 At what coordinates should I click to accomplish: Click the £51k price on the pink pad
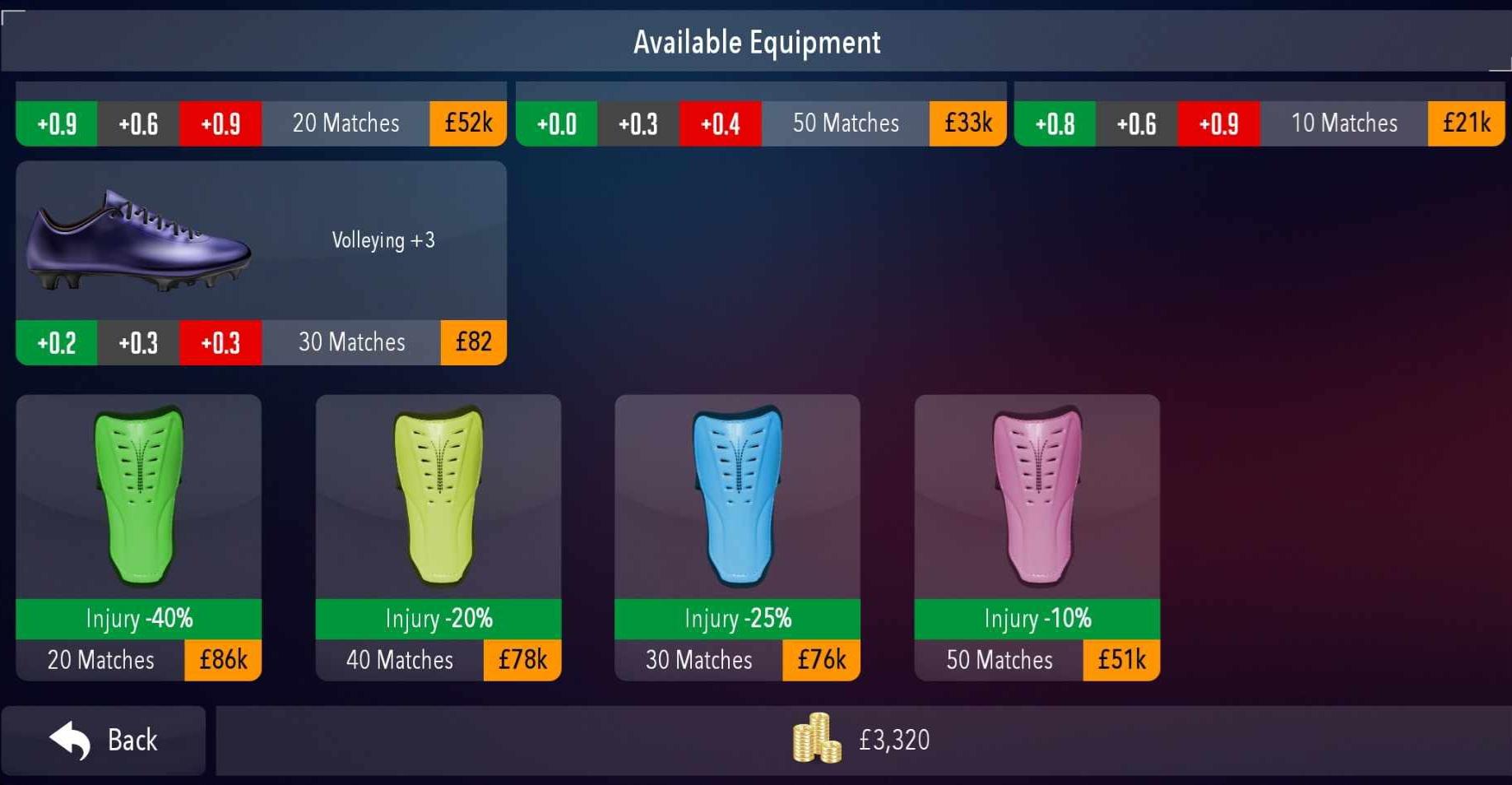pyautogui.click(x=1120, y=659)
